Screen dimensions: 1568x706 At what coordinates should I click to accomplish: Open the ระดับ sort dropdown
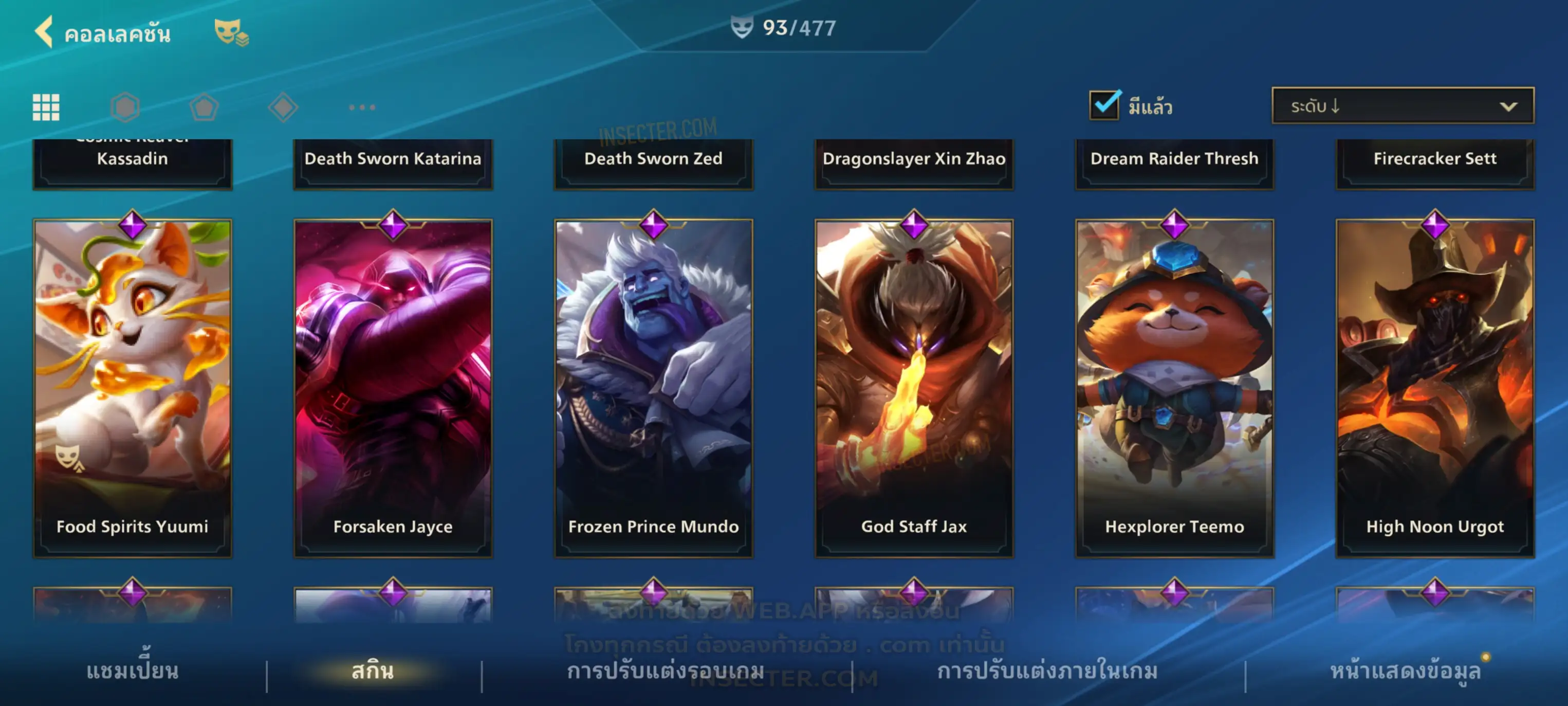[x=1403, y=106]
